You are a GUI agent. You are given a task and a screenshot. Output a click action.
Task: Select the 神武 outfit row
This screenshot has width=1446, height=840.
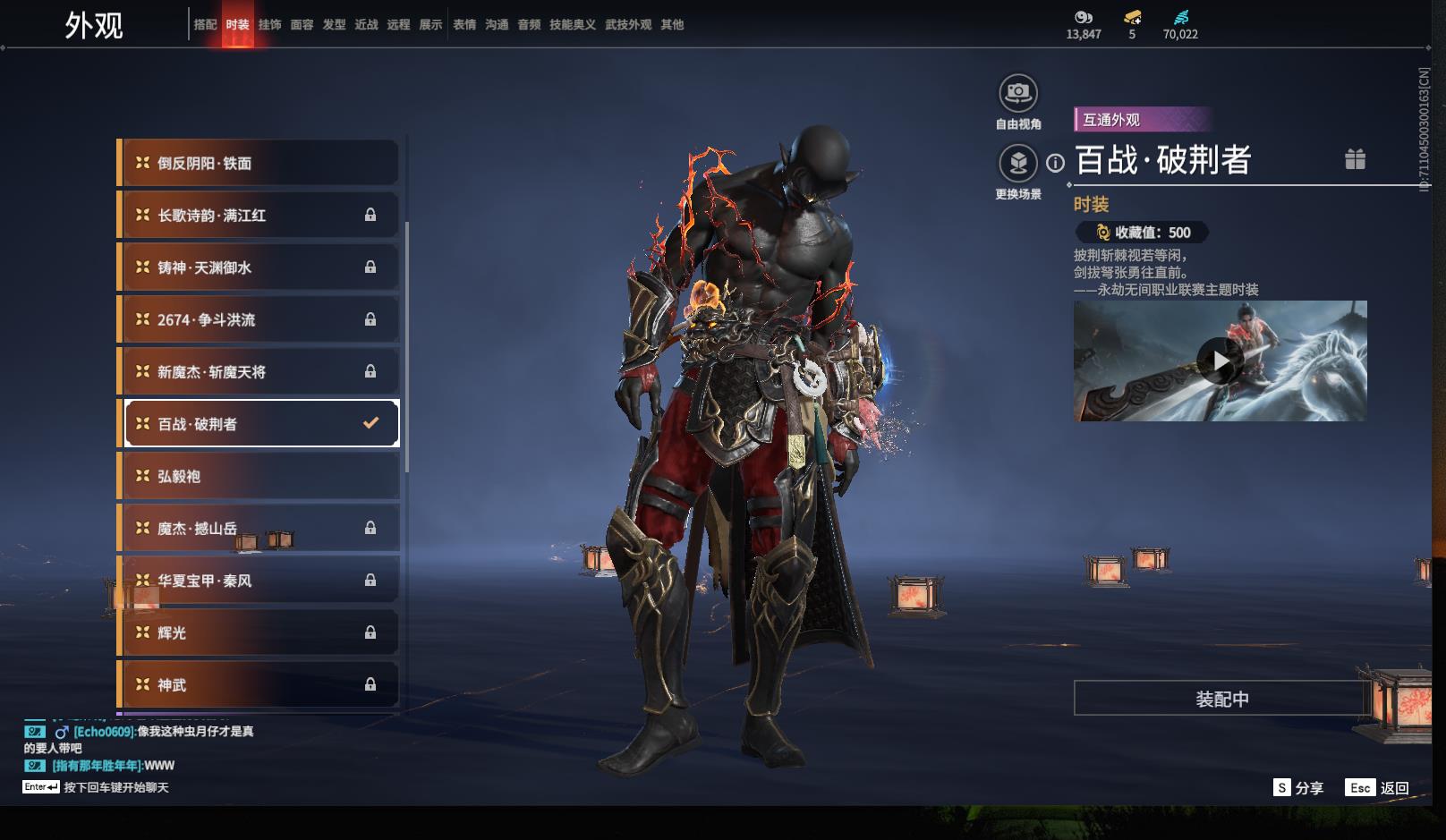[x=259, y=684]
